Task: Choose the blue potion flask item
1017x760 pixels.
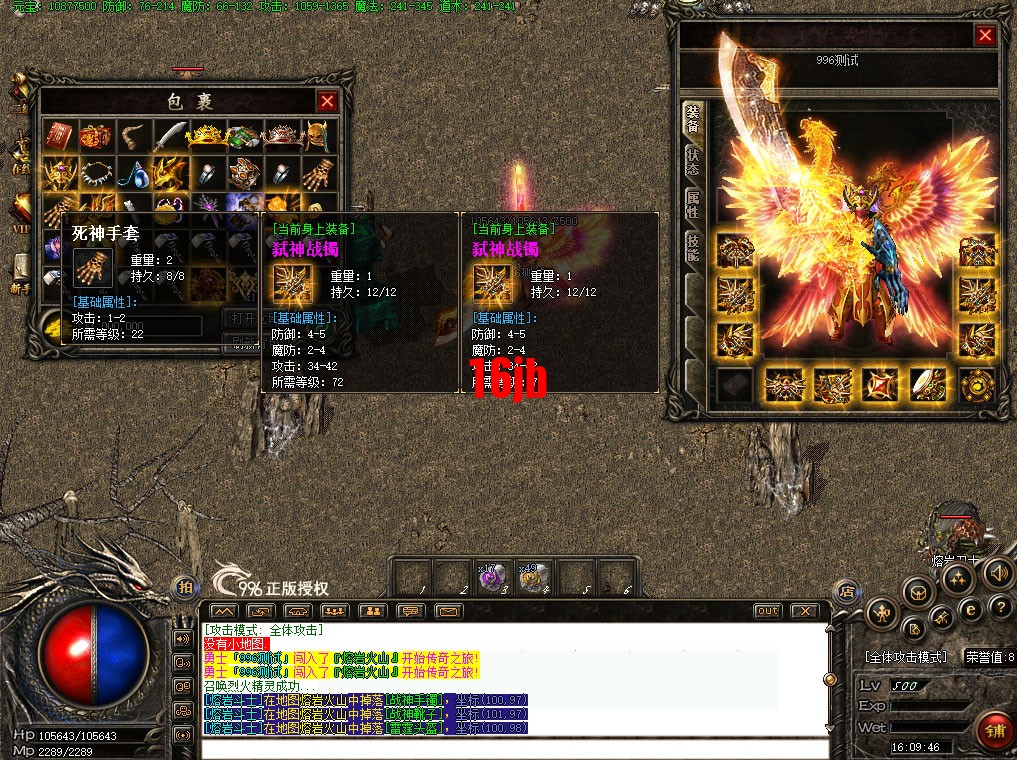Action: pos(132,173)
